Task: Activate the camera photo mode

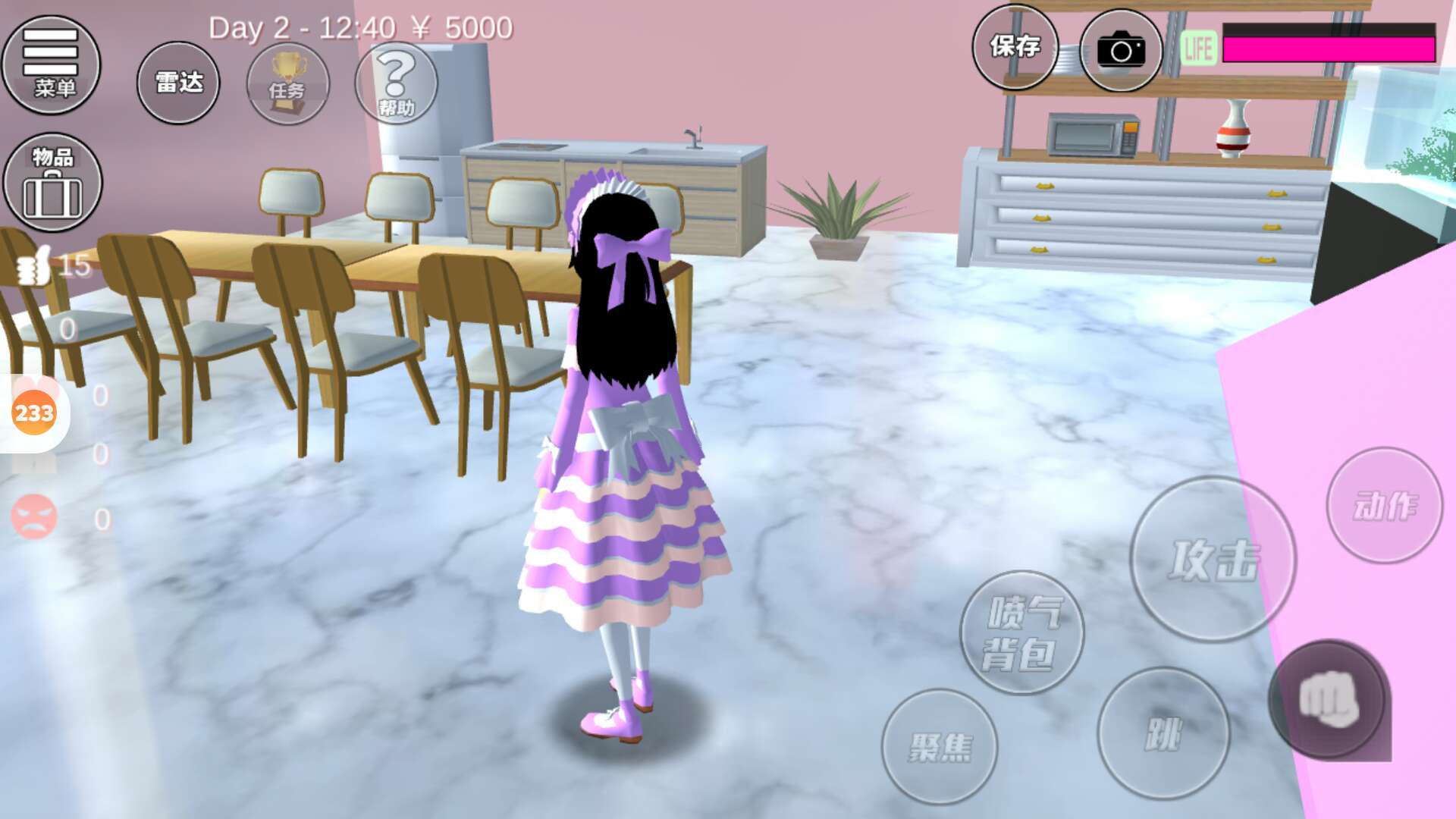Action: click(x=1120, y=51)
